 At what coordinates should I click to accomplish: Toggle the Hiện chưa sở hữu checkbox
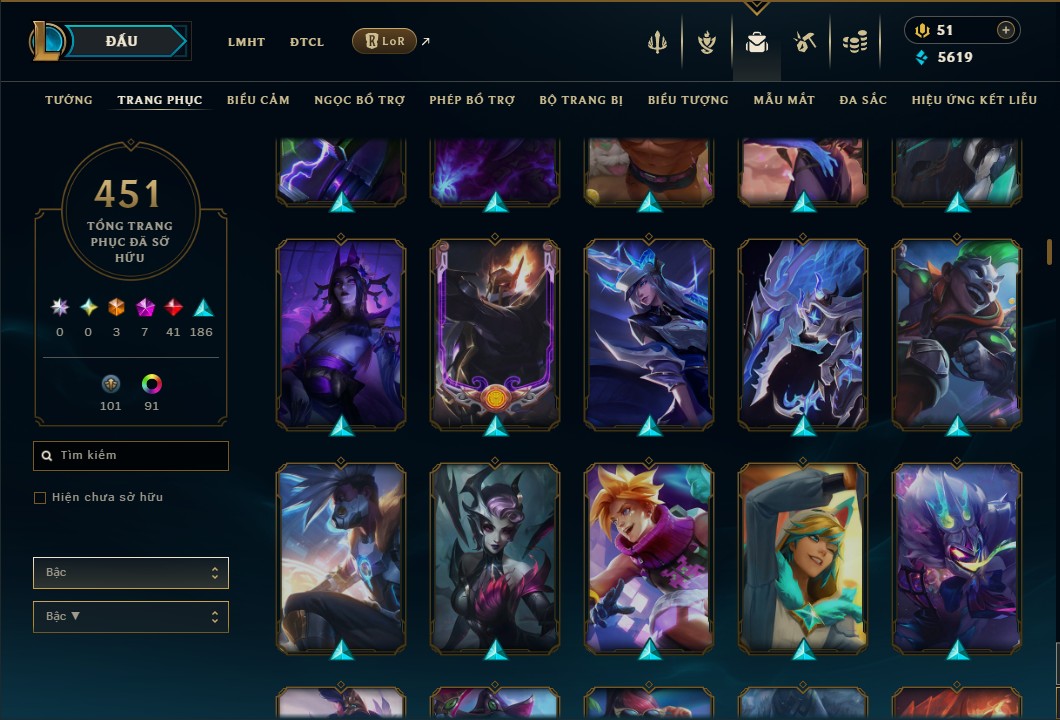point(40,498)
